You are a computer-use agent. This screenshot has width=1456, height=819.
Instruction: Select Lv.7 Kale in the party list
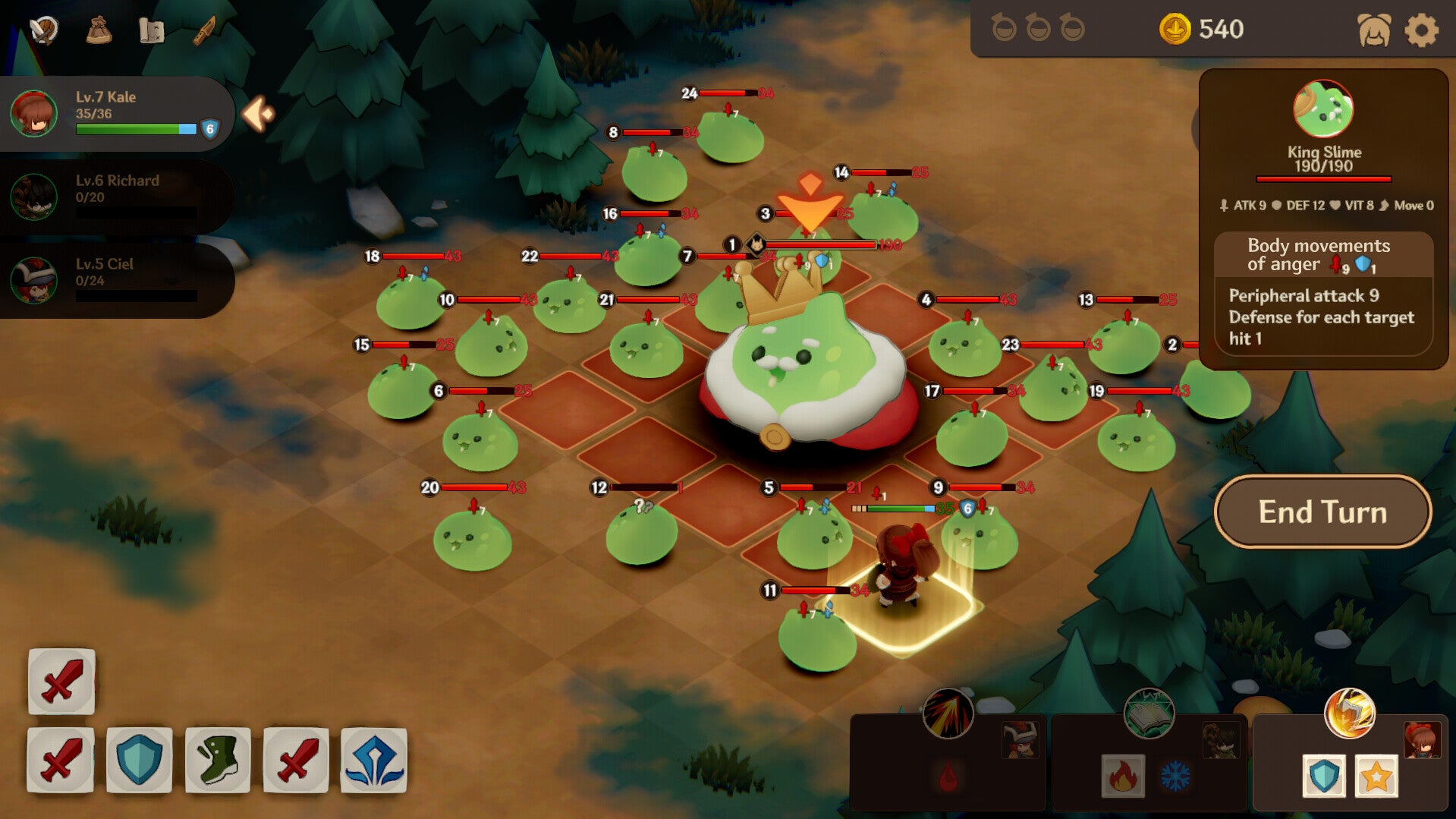[114, 113]
